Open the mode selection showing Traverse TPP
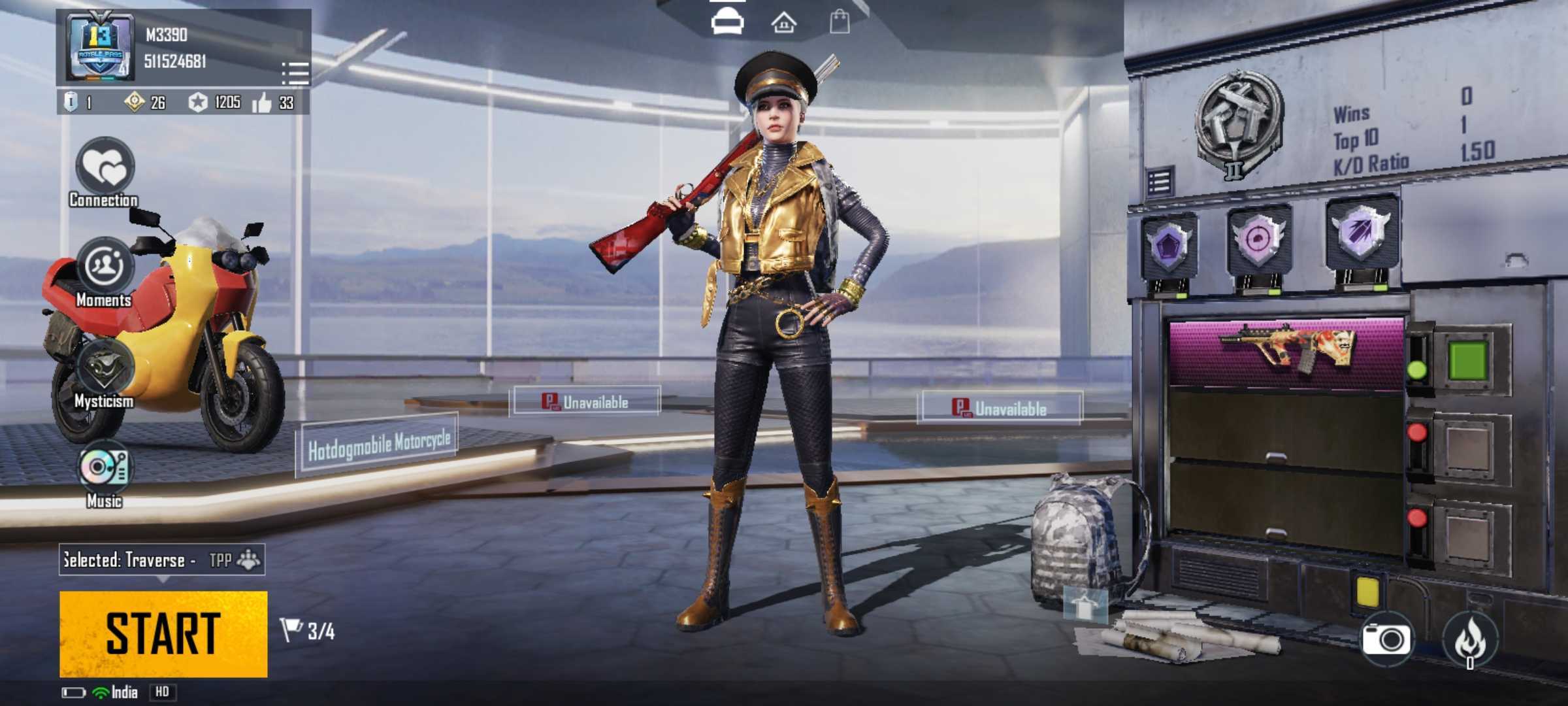 coord(162,560)
